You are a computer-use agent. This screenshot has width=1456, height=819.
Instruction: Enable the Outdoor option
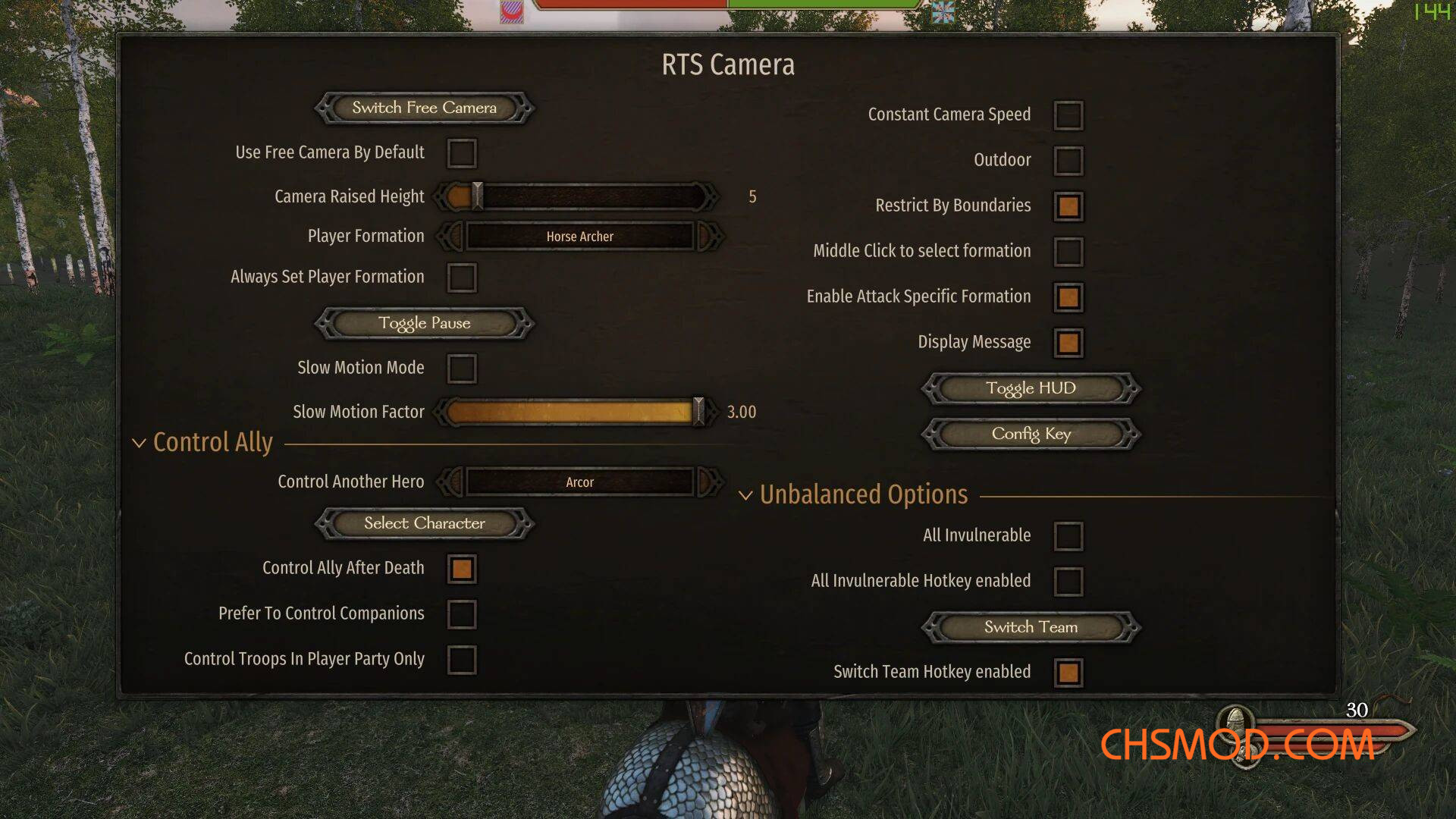(1068, 160)
